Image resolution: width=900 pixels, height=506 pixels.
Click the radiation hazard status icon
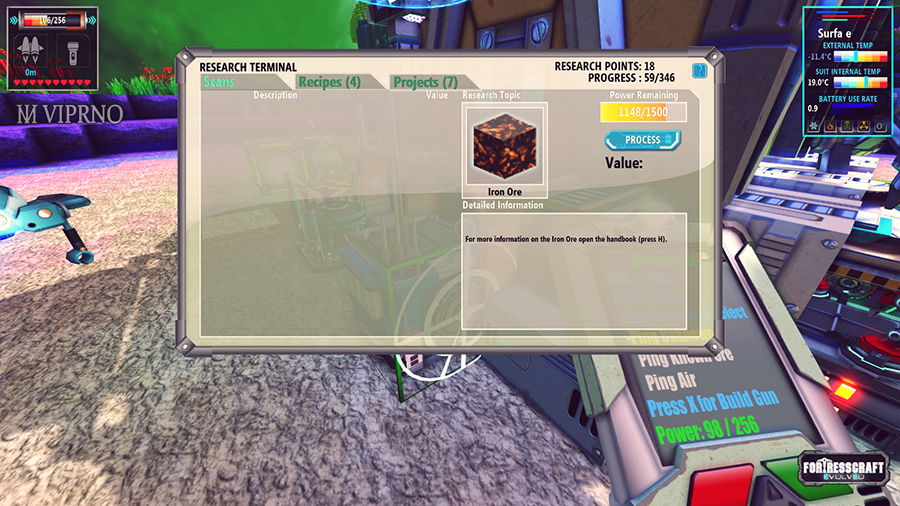click(863, 127)
